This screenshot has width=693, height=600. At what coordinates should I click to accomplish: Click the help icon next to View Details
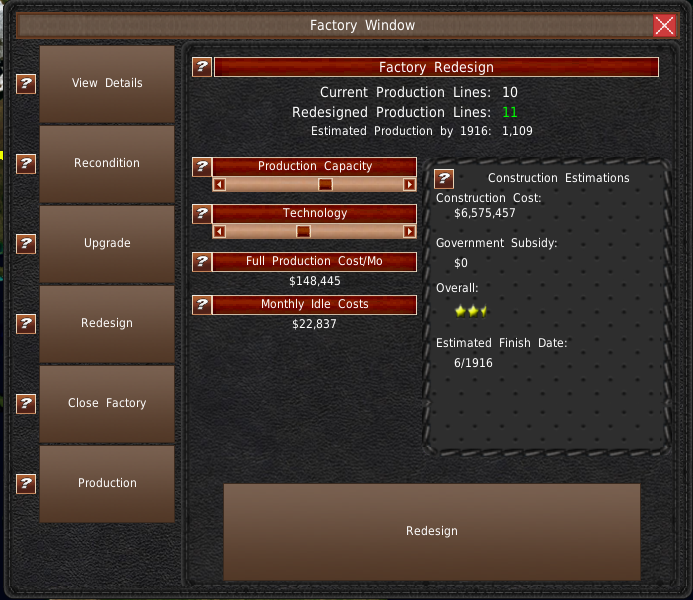tap(27, 84)
